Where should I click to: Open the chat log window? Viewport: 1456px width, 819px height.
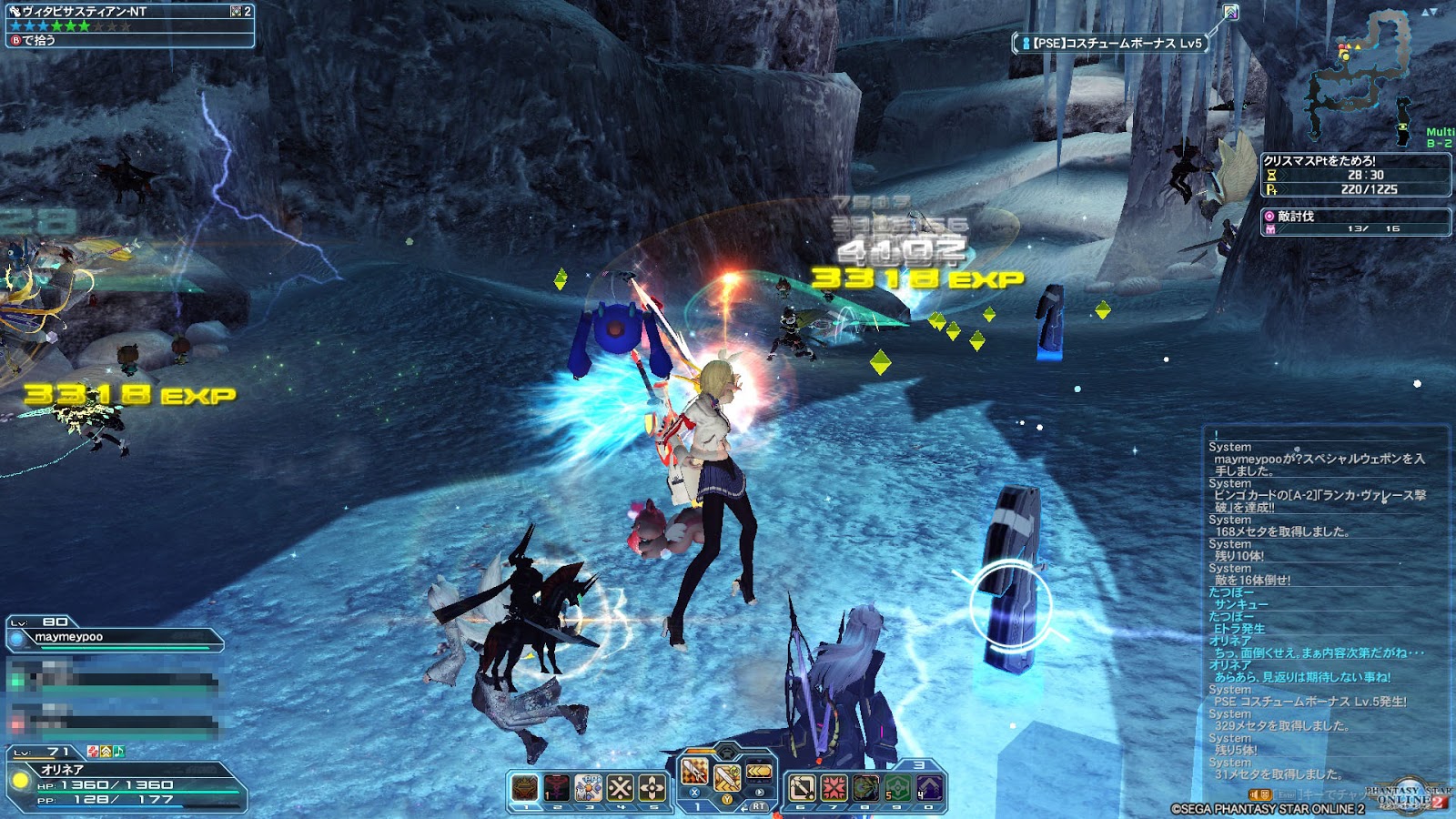click(1324, 610)
